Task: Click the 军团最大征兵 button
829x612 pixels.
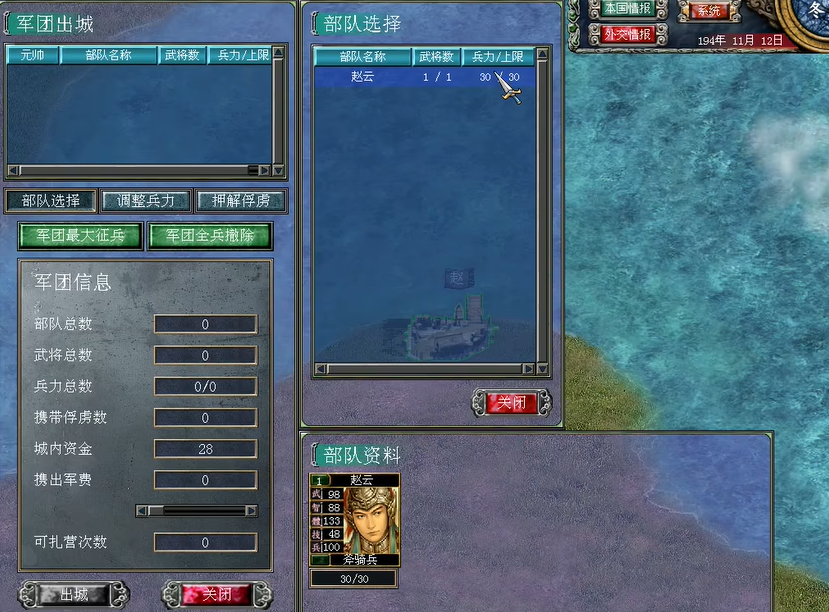Action: [x=80, y=236]
